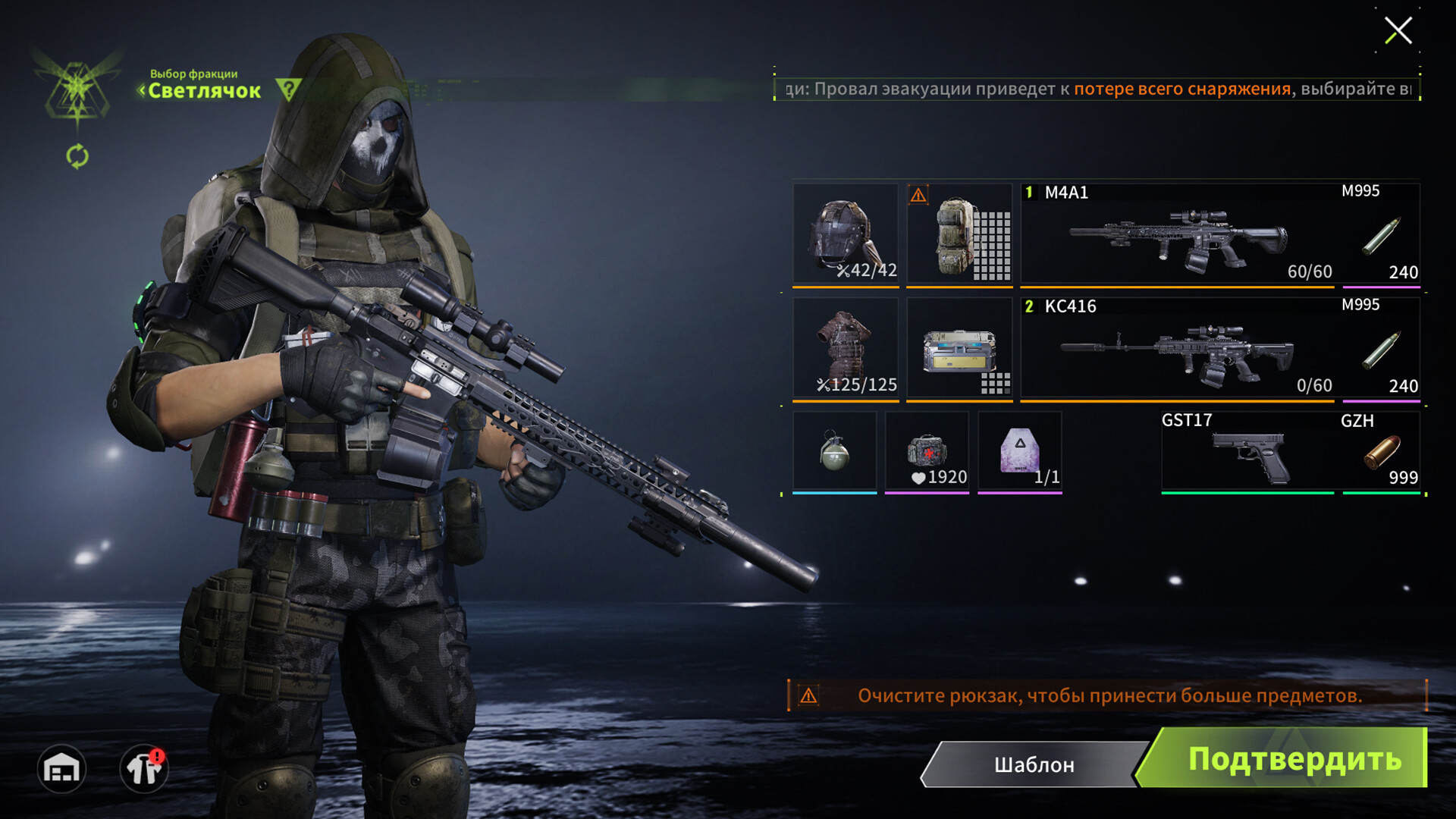The height and width of the screenshot is (819, 1456).
Task: Select the M995 ammo slot beside KC416
Action: pos(1381,348)
